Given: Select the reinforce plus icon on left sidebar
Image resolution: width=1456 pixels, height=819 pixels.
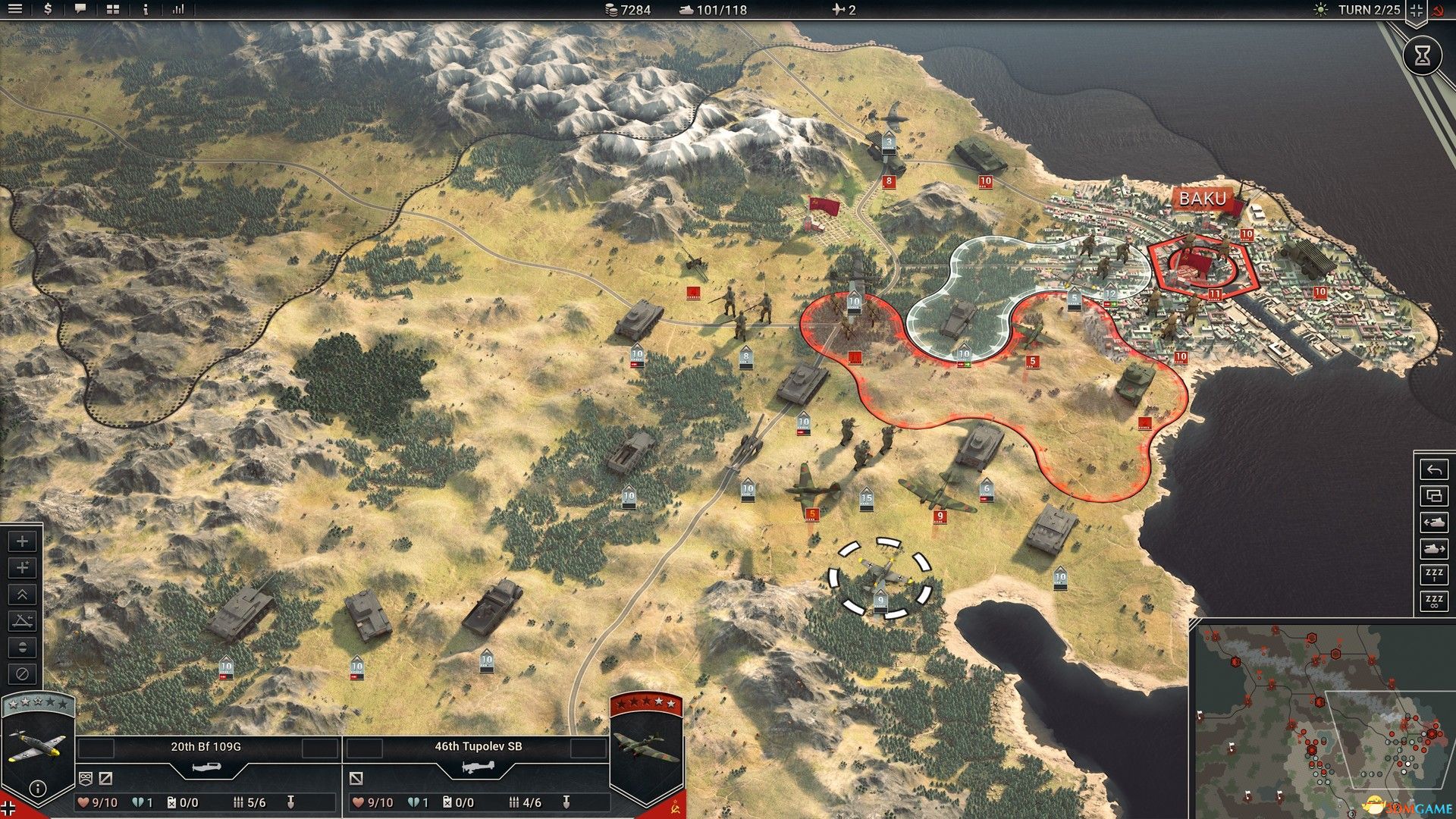Looking at the screenshot, I should (x=21, y=541).
